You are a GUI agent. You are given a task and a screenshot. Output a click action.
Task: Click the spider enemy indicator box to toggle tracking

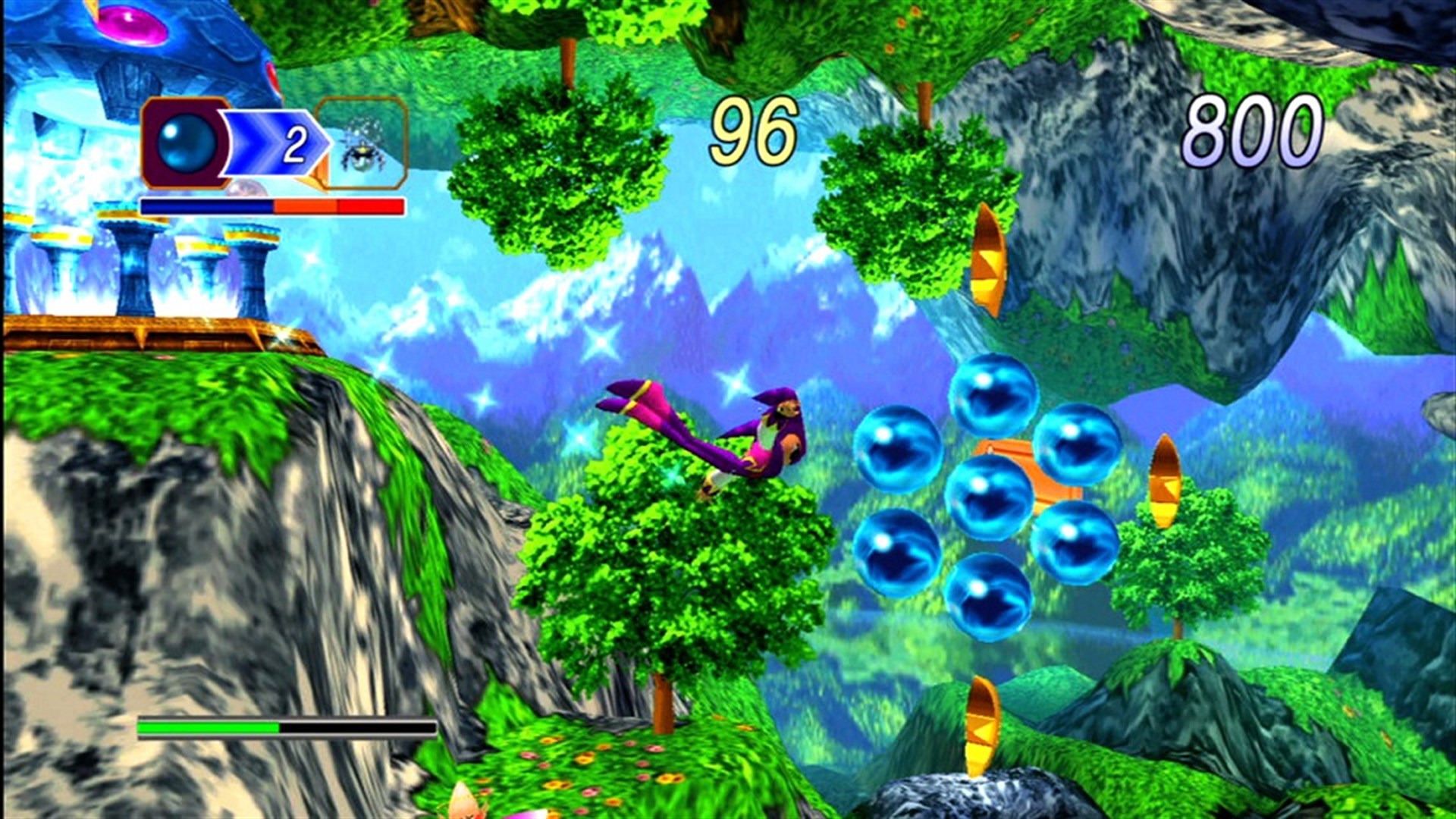click(364, 144)
